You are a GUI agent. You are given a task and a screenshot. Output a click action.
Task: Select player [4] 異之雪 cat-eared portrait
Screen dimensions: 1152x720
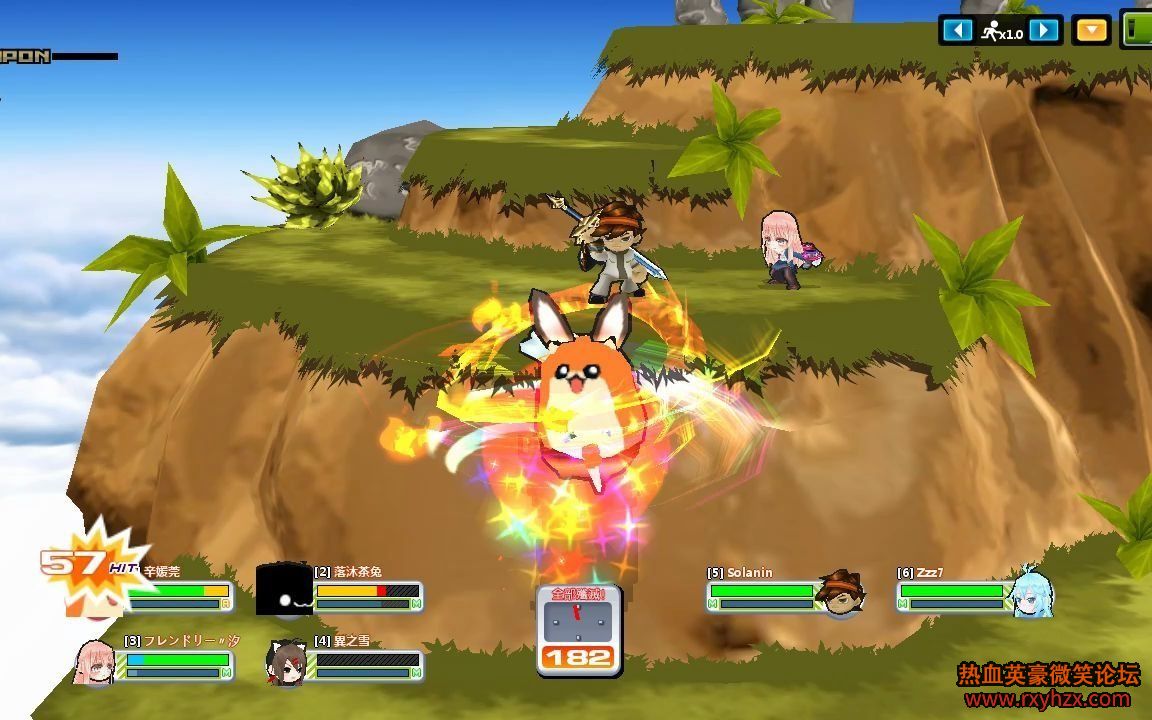pyautogui.click(x=285, y=661)
